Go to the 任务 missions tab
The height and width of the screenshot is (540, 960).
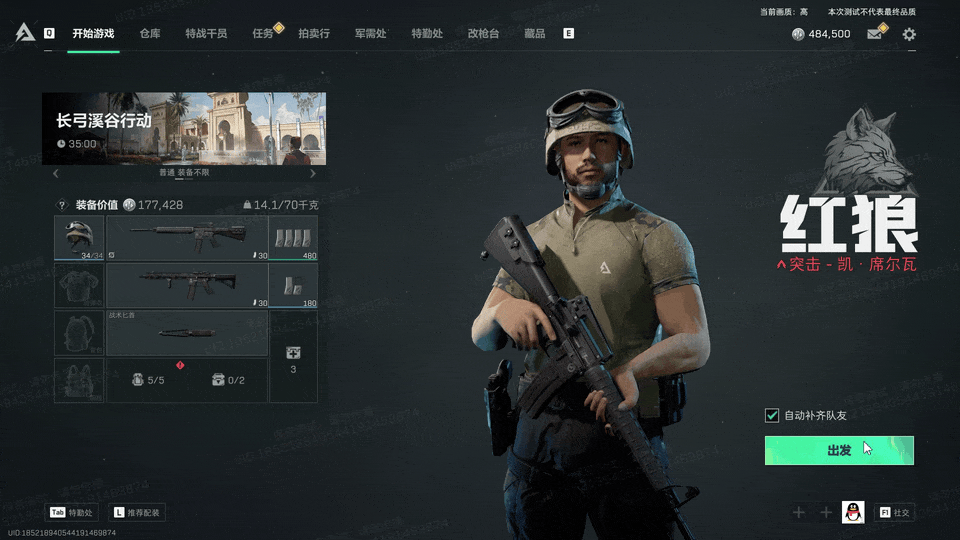point(263,33)
